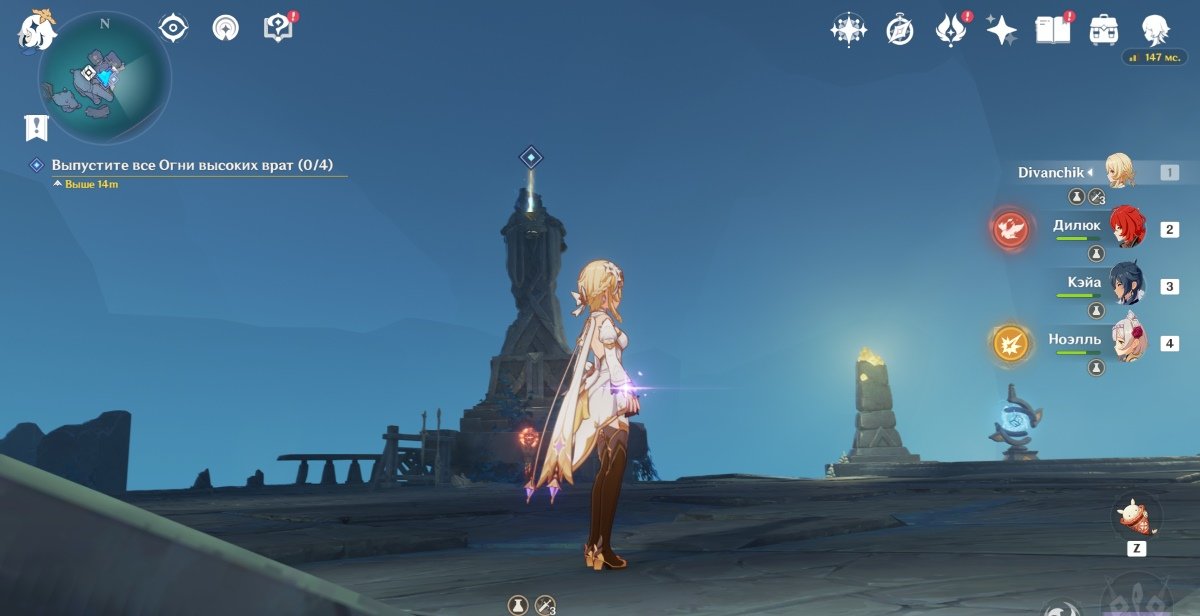The image size is (1200, 616).
Task: Switch to party member Дилюк
Action: click(1125, 228)
